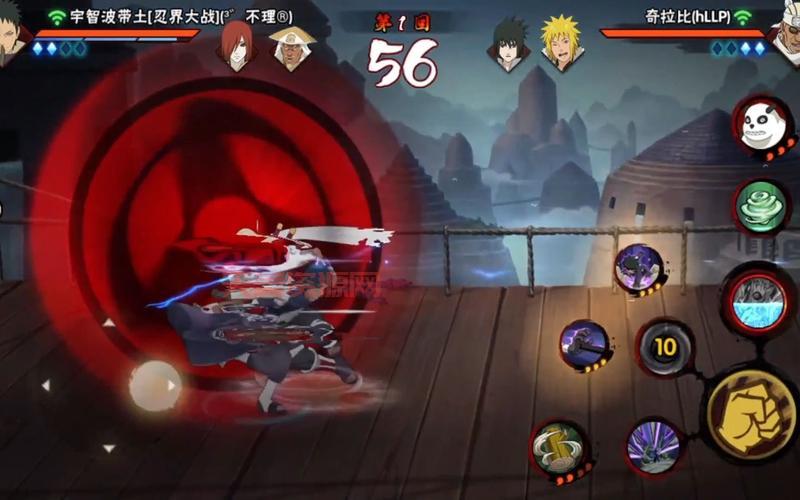Tap the white virtual joystick knob

155,385
